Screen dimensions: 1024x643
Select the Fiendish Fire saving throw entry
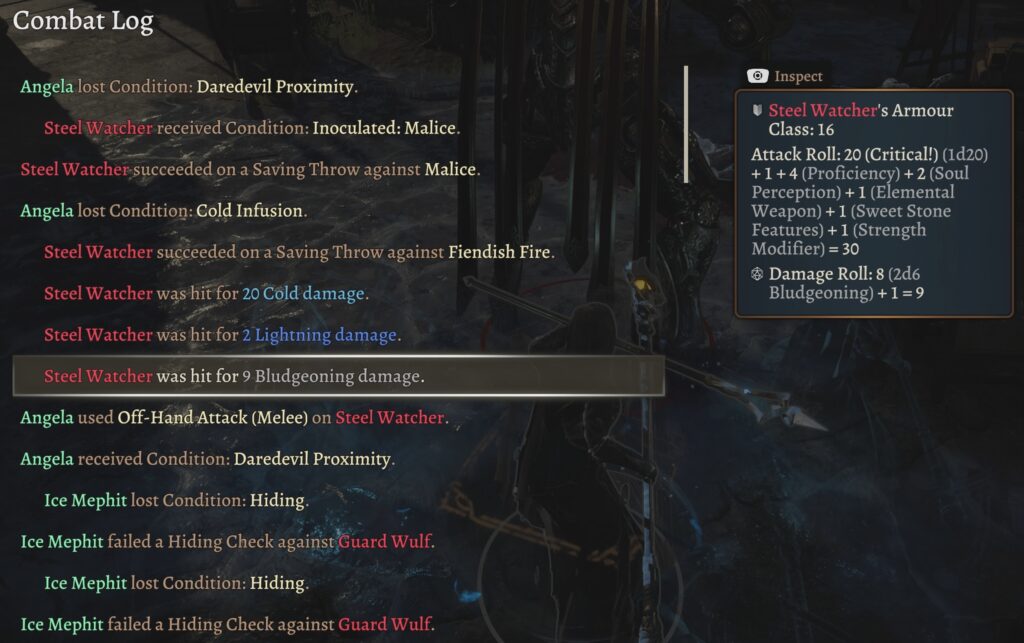coord(299,252)
